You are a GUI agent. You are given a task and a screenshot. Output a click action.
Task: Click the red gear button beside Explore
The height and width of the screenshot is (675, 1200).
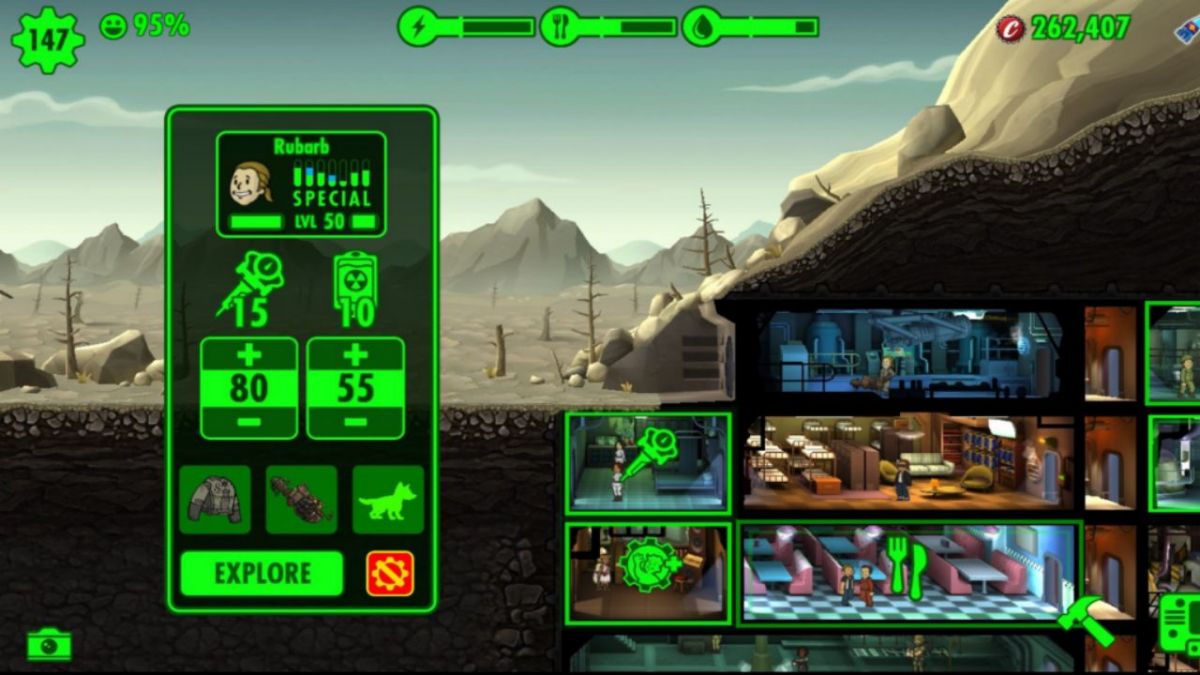tap(390, 574)
